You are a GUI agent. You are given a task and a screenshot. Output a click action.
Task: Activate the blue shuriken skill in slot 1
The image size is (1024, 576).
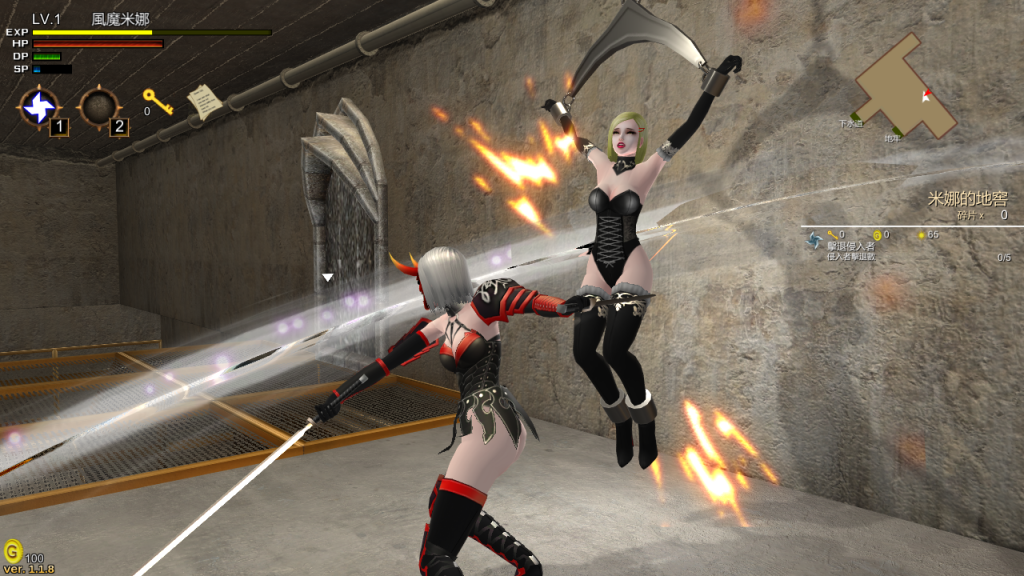[x=40, y=107]
